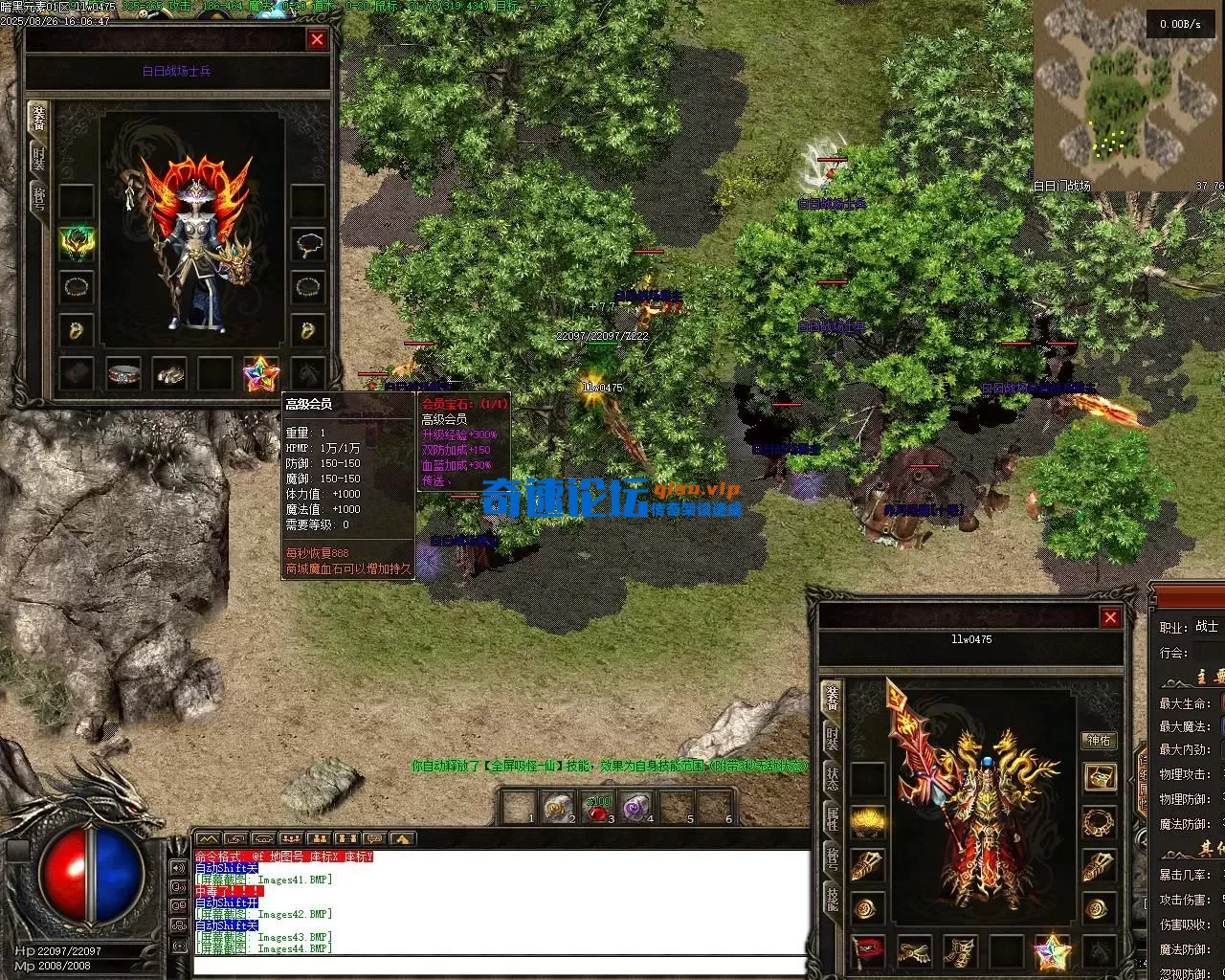This screenshot has height=980, width=1225.
Task: Select the golden helmet slot on llw0475
Action: coord(867,821)
